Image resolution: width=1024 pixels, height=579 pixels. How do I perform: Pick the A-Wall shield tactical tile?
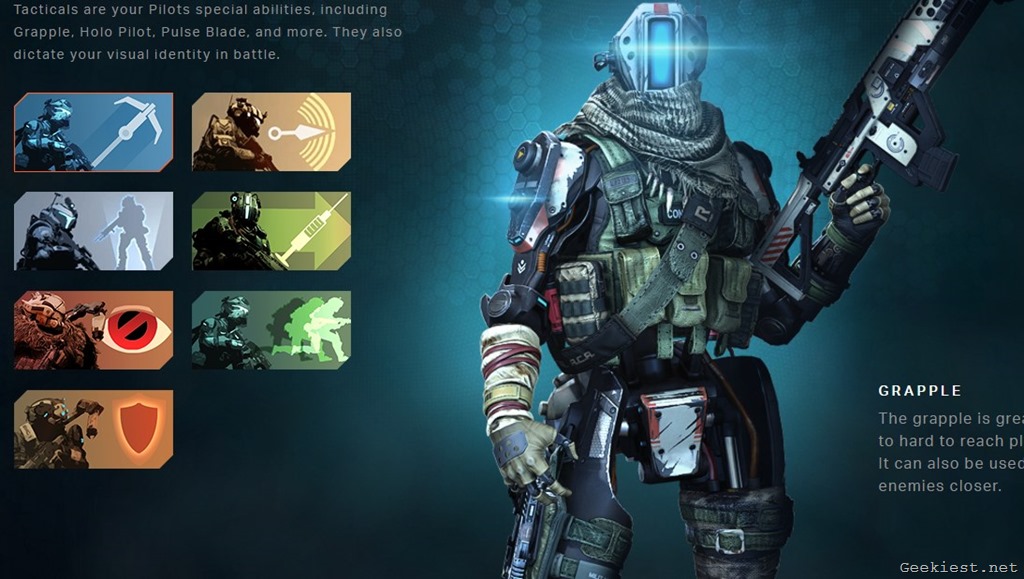point(94,429)
